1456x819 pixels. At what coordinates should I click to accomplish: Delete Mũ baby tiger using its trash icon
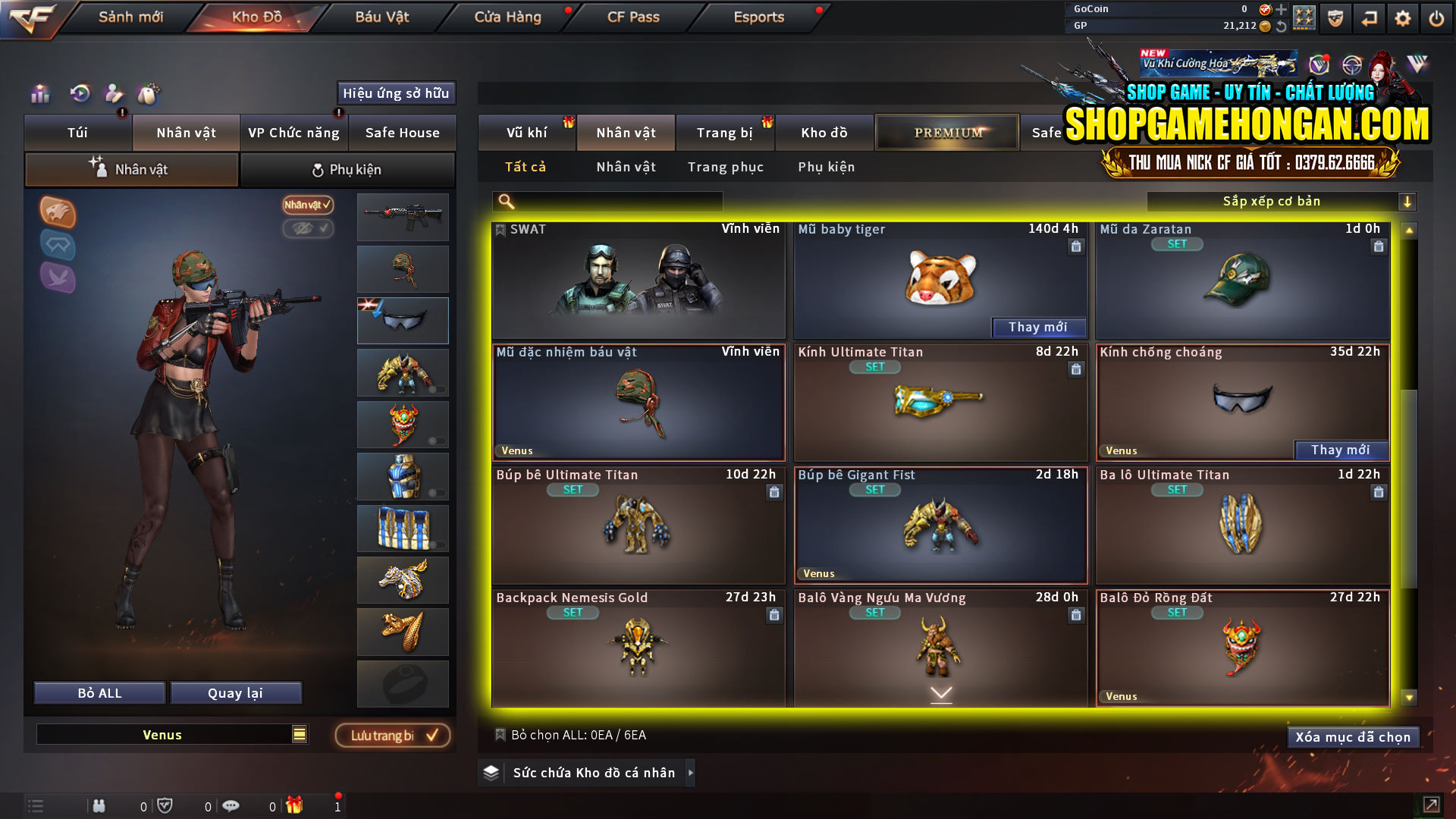tap(1076, 246)
